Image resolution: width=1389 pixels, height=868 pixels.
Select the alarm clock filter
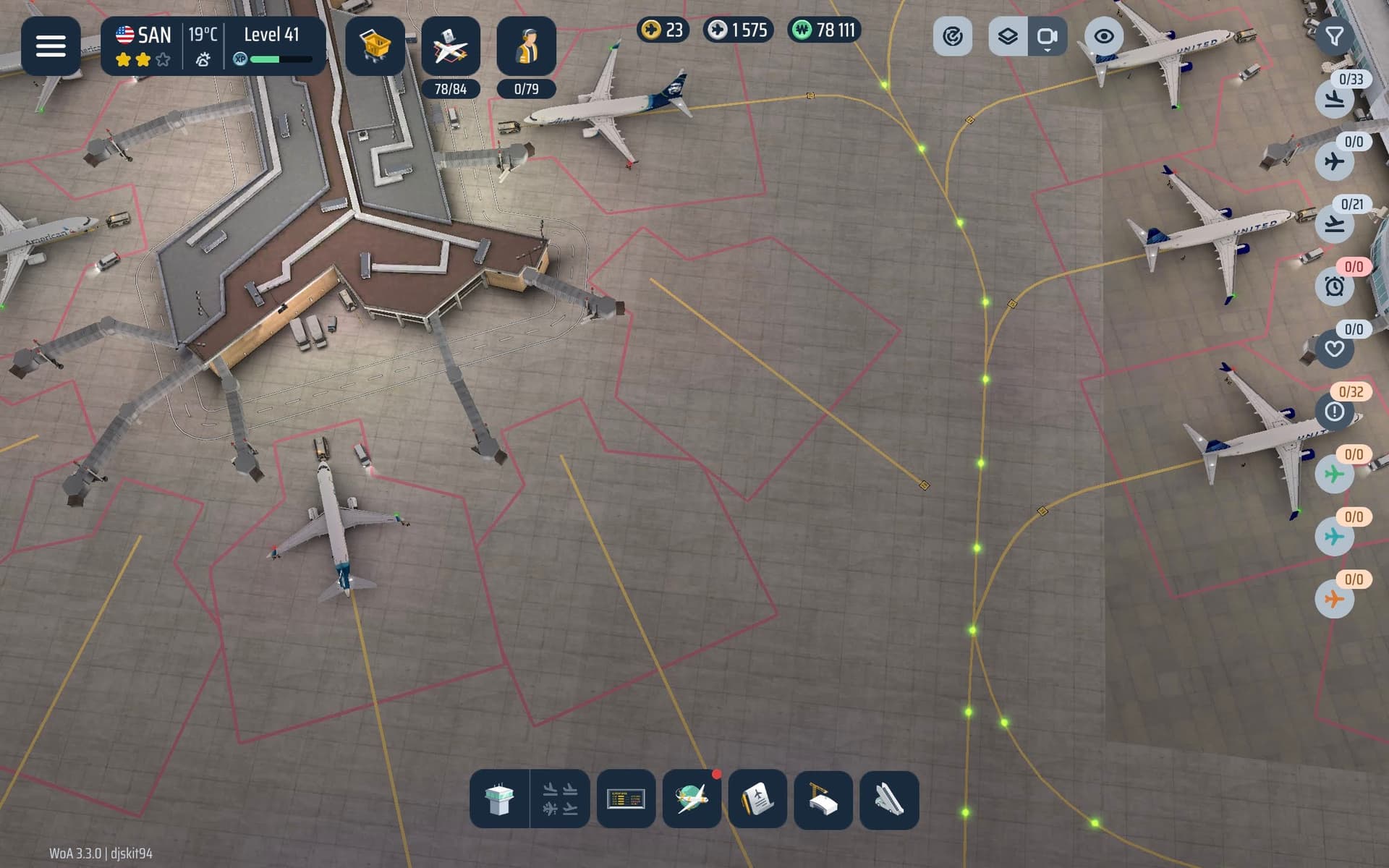coord(1335,286)
